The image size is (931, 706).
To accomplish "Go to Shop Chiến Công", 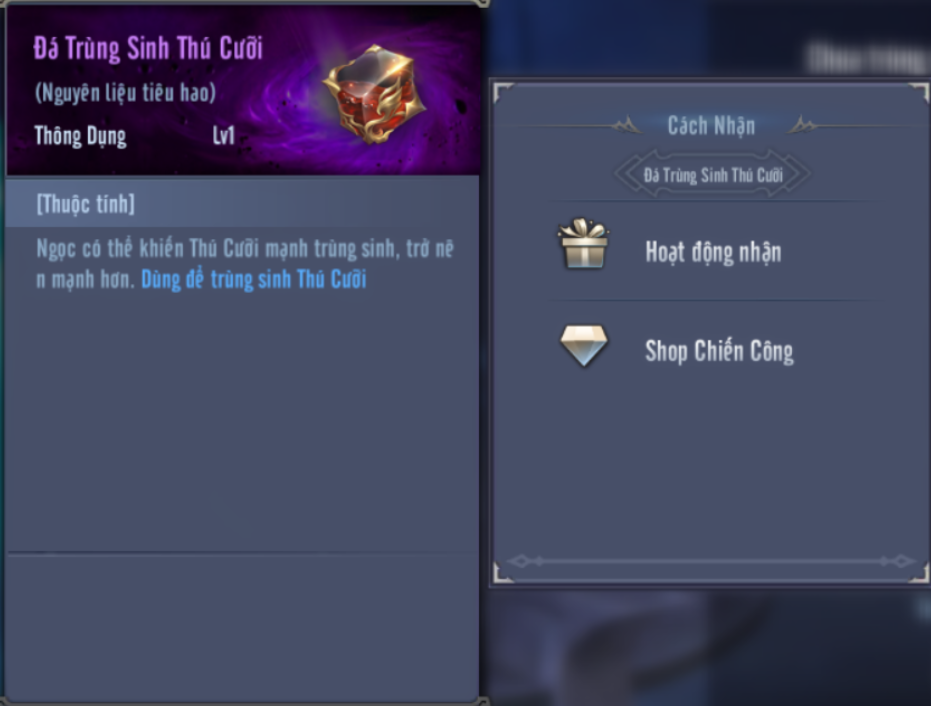I will tap(718, 351).
